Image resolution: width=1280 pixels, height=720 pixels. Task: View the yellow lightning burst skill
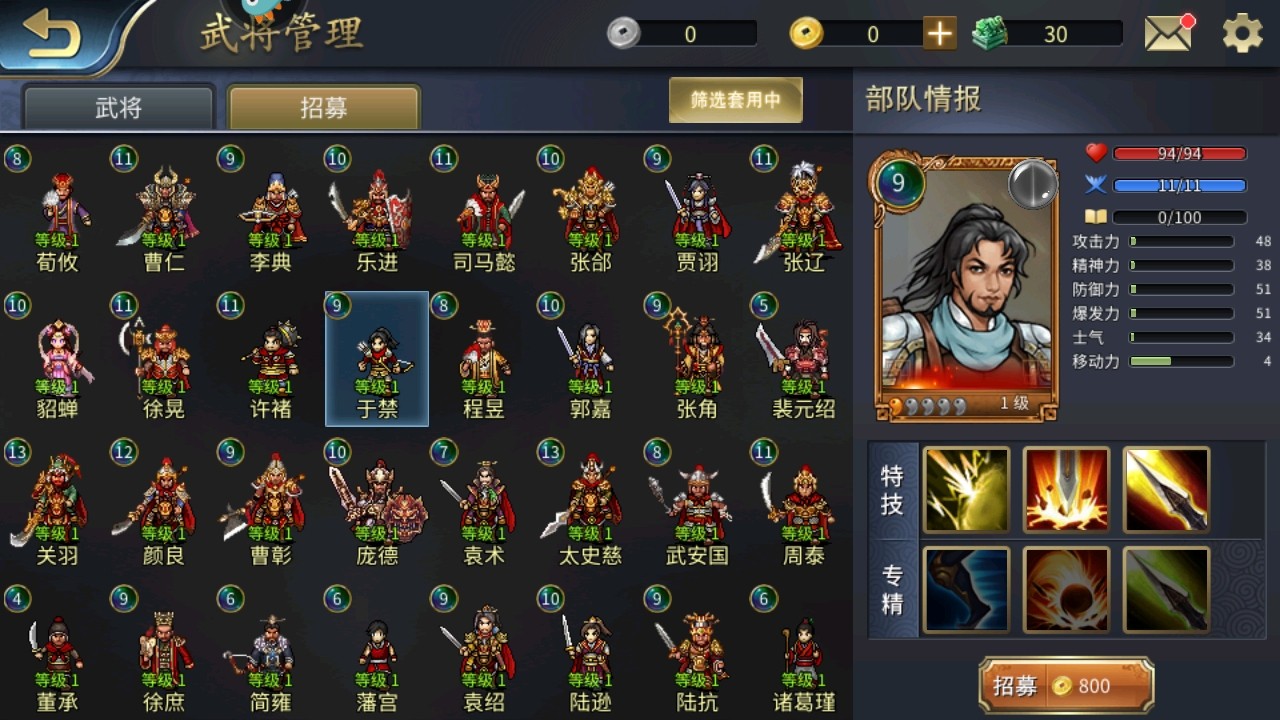(x=966, y=490)
